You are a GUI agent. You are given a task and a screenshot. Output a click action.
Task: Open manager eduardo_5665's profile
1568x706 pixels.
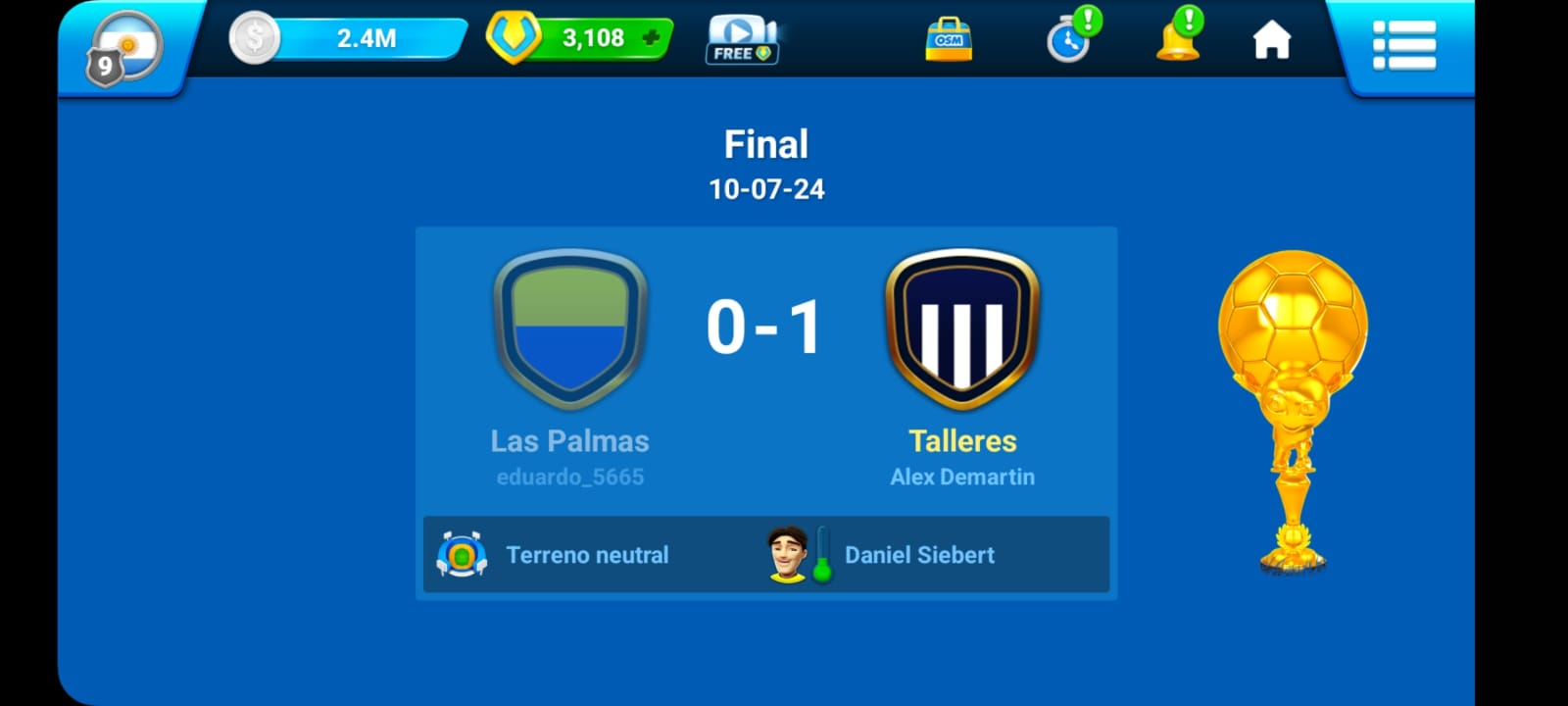point(569,478)
